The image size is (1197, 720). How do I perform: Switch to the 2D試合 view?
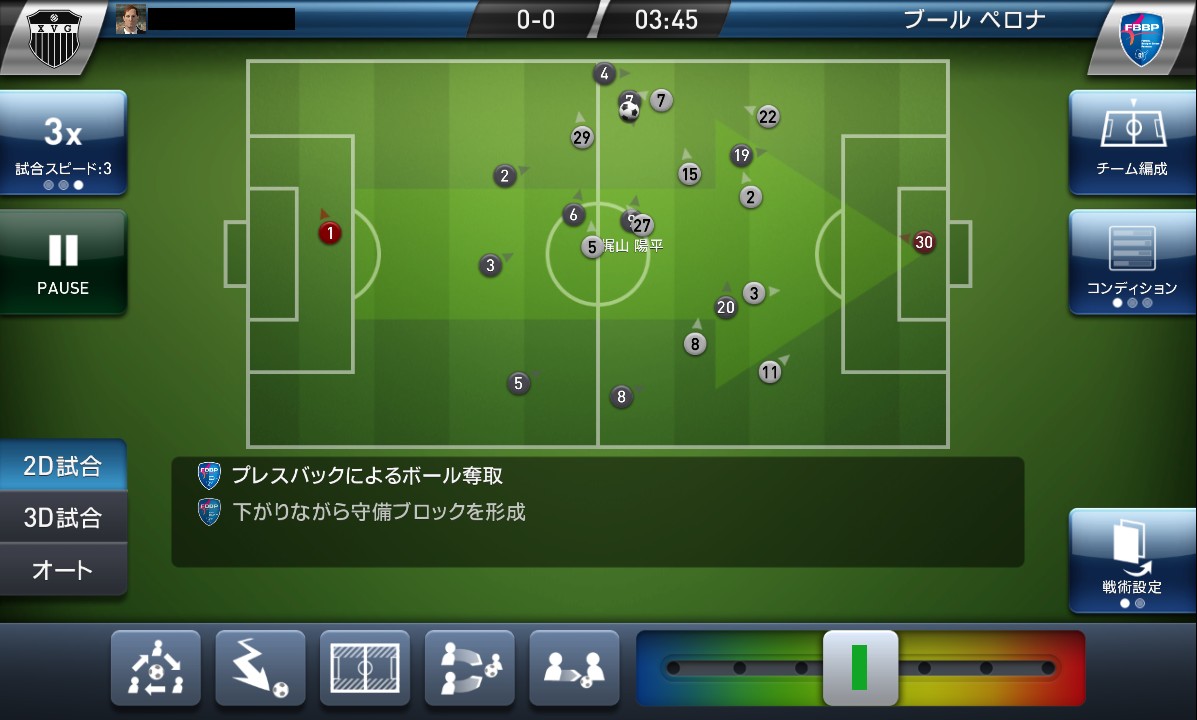click(63, 466)
